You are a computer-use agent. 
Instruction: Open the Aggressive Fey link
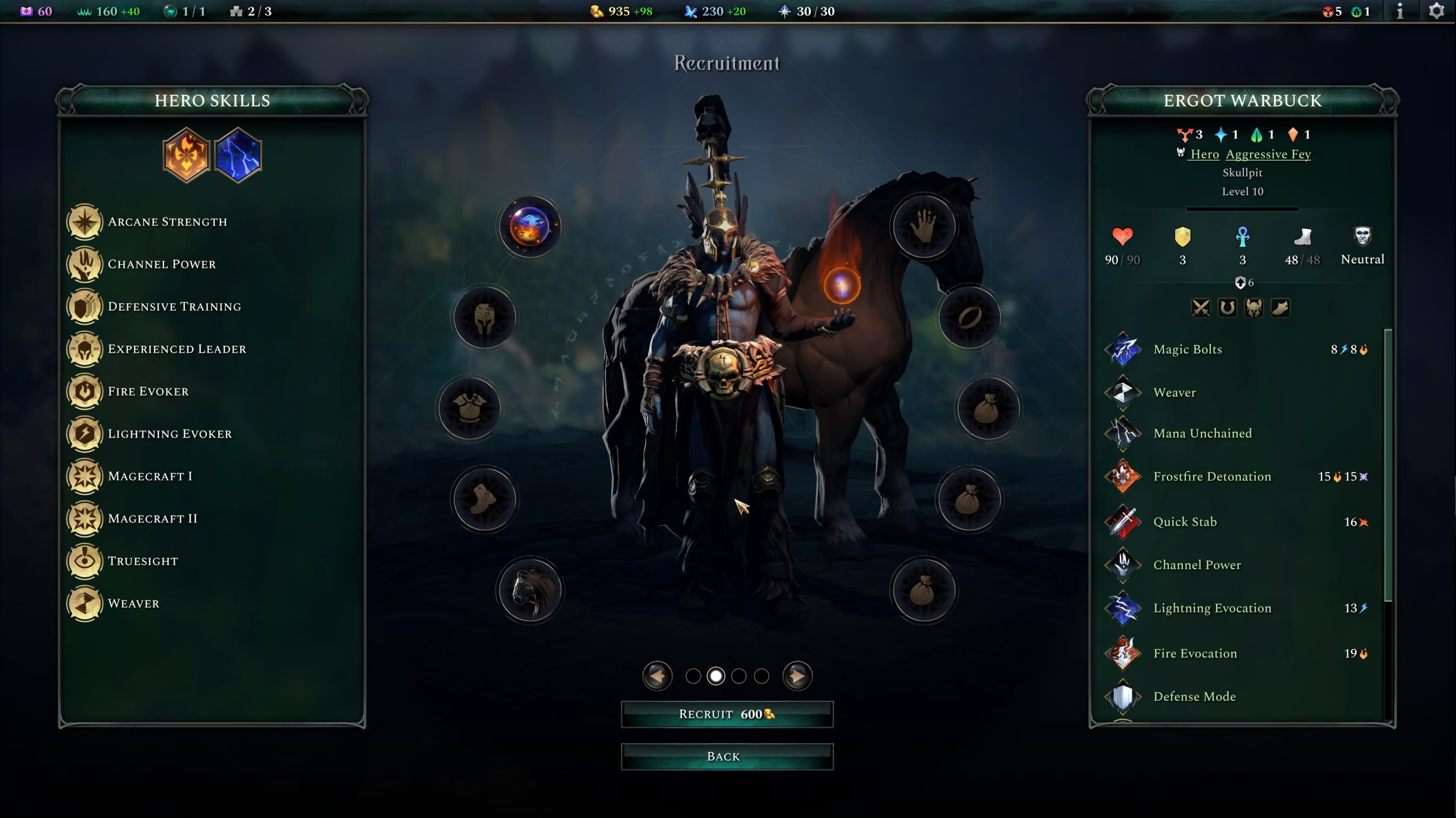(x=1268, y=154)
